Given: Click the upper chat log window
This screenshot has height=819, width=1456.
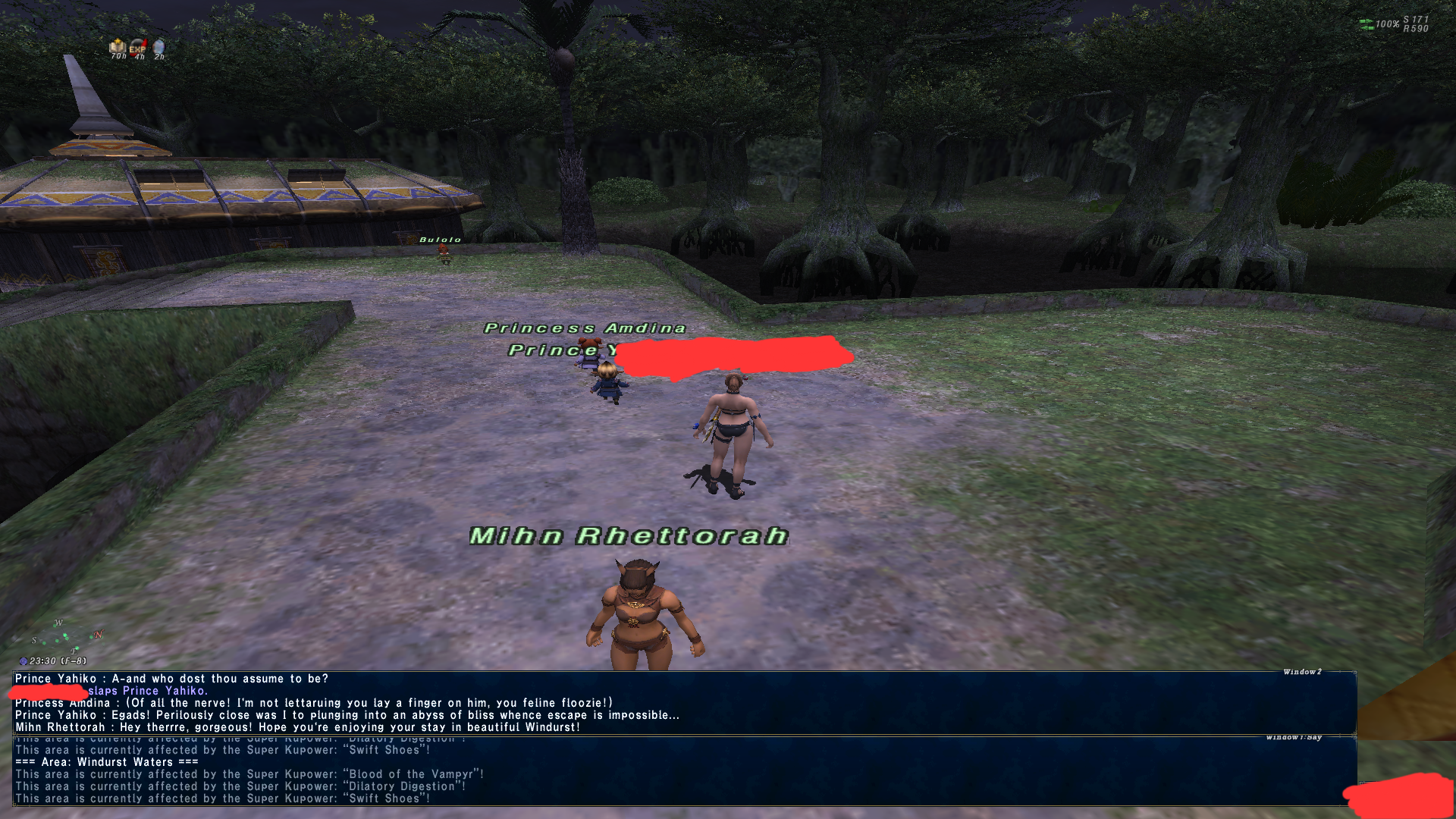Looking at the screenshot, I should pos(682,702).
